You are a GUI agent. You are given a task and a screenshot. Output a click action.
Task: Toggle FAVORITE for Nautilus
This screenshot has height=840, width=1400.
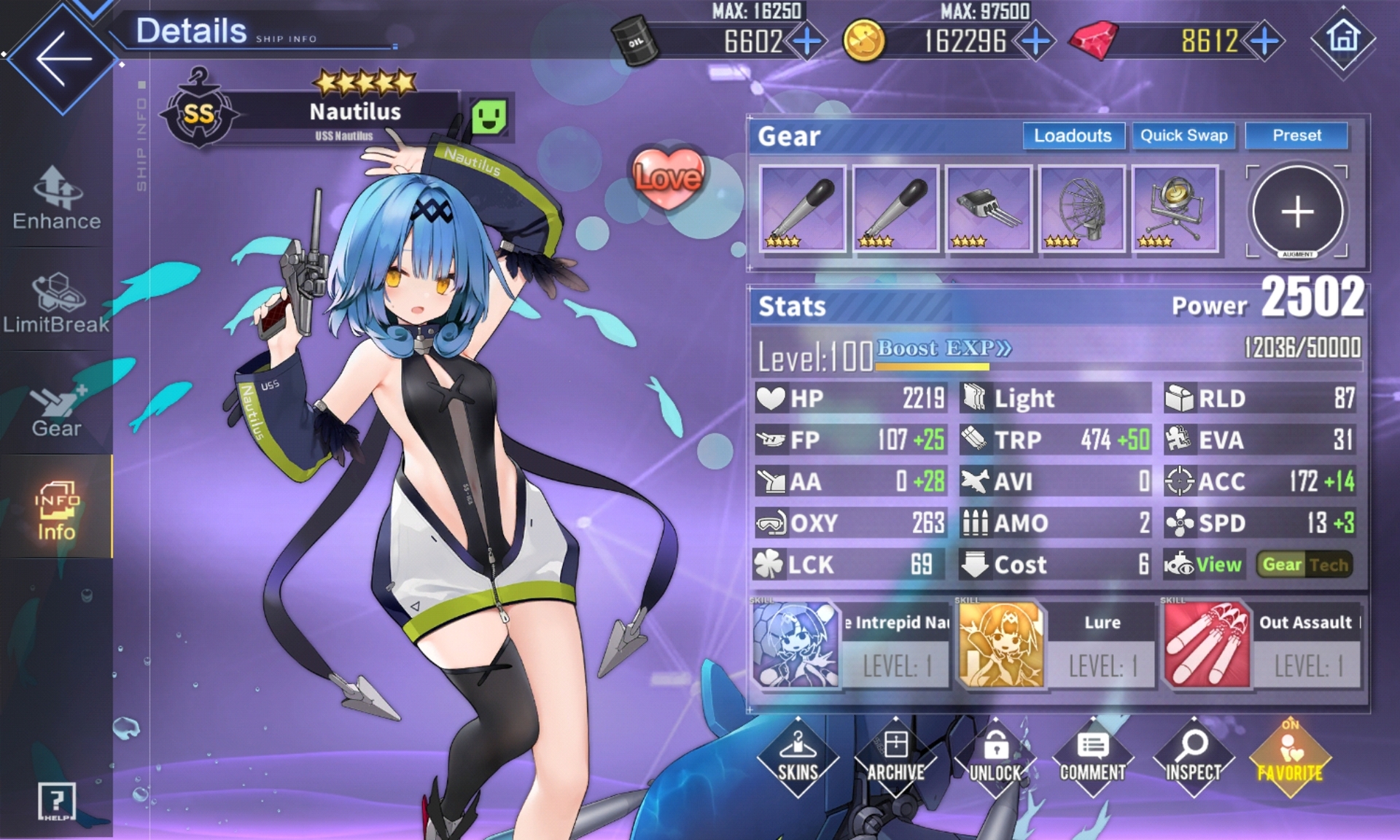pyautogui.click(x=1290, y=758)
